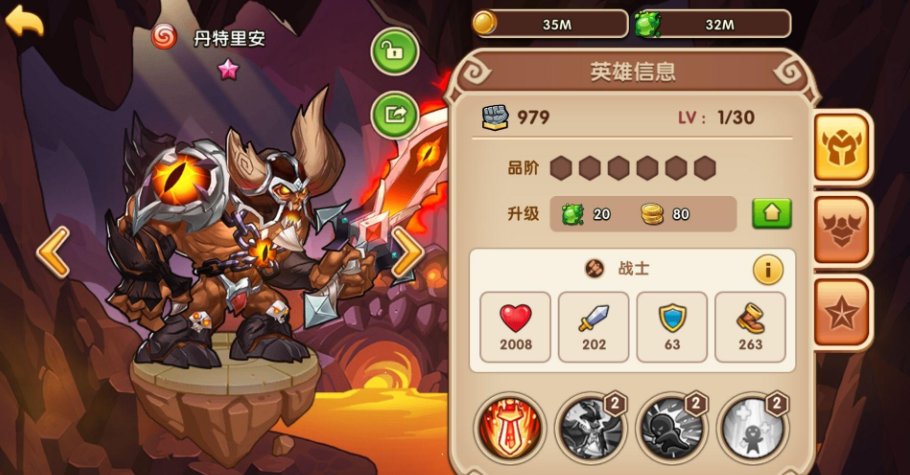Open the warrior class info button
This screenshot has height=475, width=910.
pos(768,268)
